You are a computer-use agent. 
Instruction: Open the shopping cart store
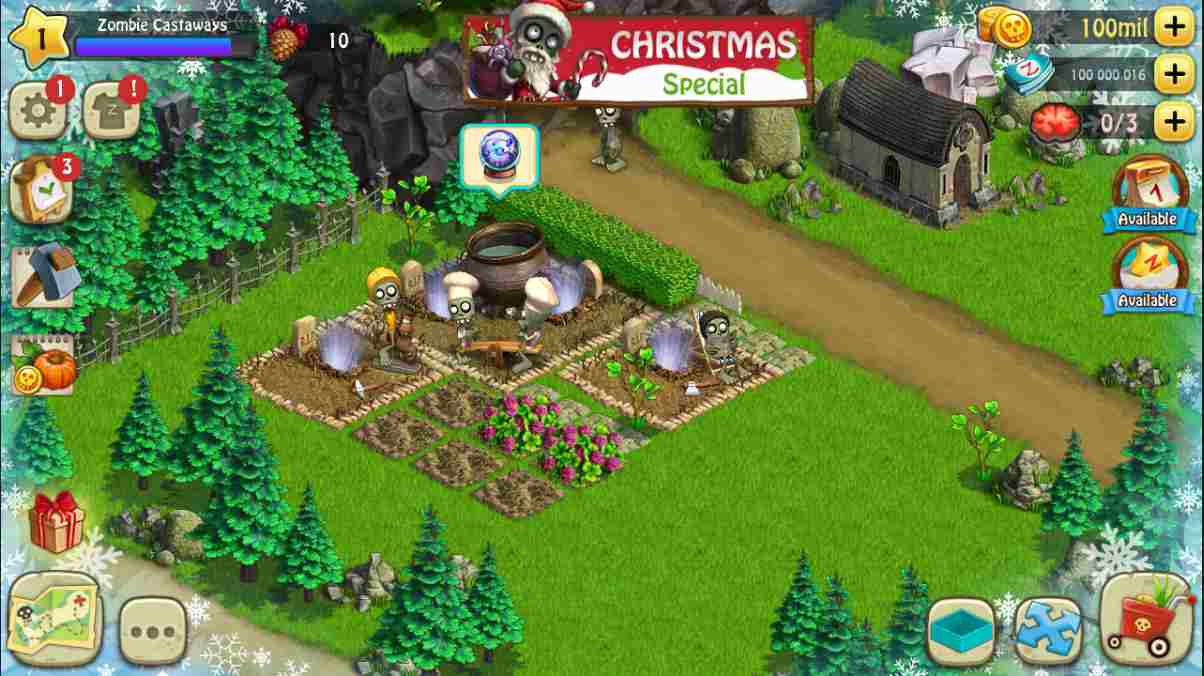[x=1147, y=622]
